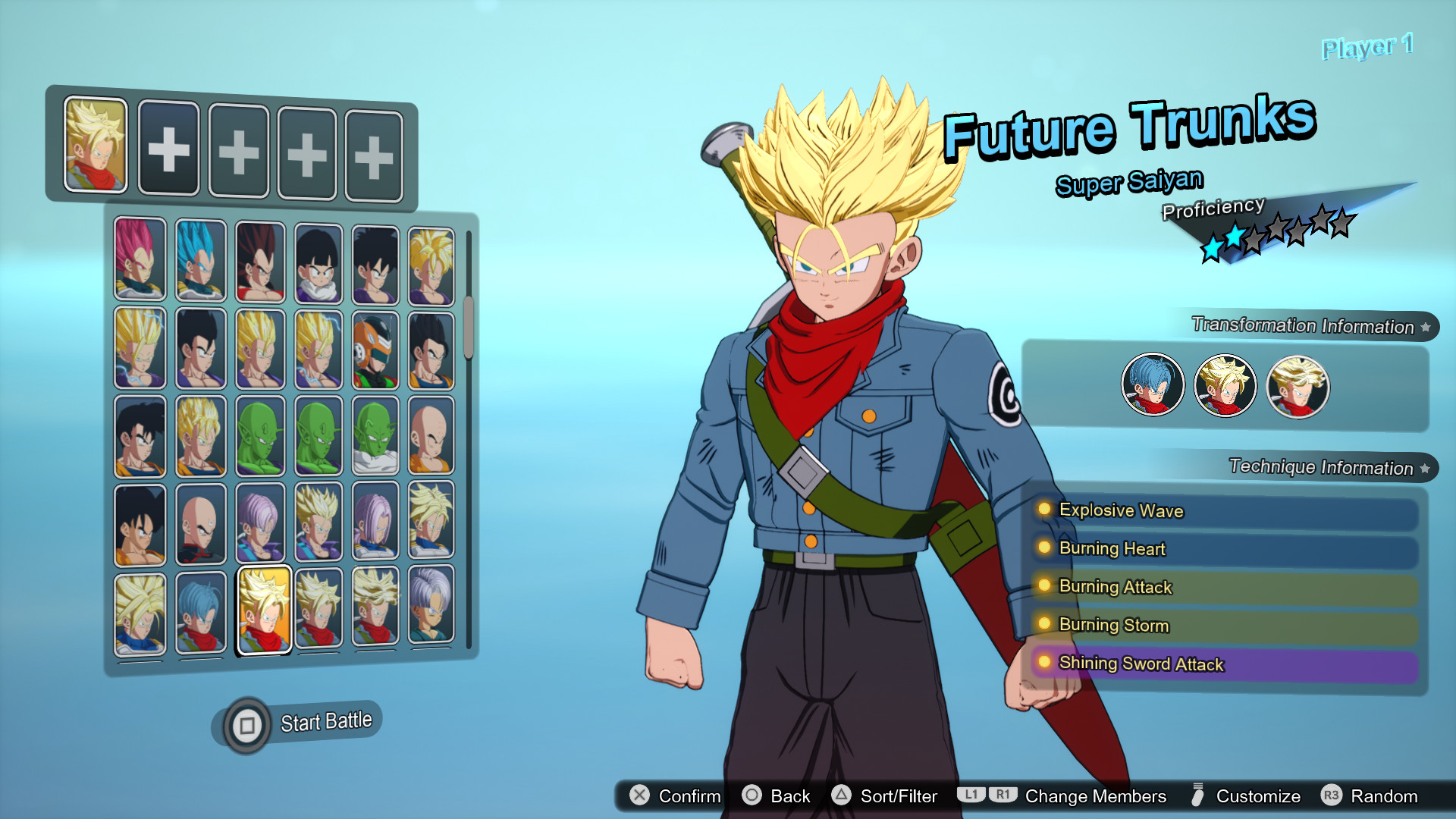Show the blue-haired base form transformation icon
This screenshot has height=819, width=1456.
[x=1153, y=384]
